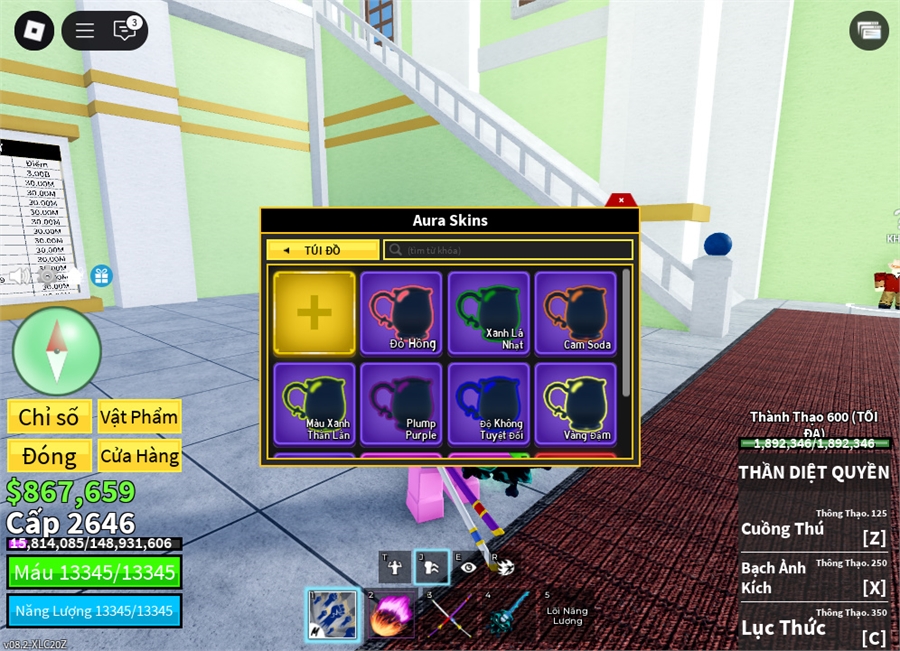Toggle the eye ability icon

(x=468, y=567)
